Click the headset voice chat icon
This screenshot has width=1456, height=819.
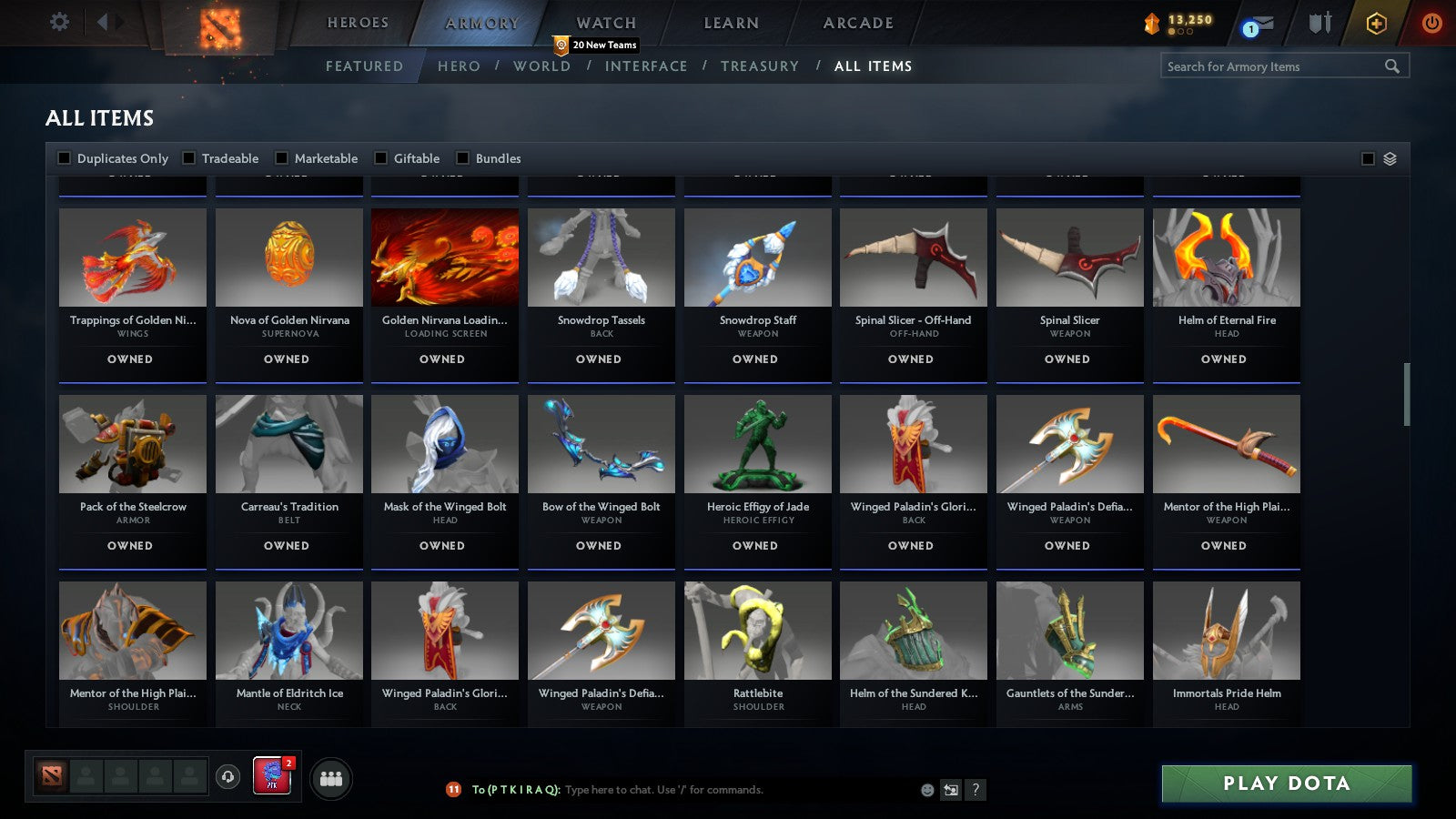click(x=226, y=777)
